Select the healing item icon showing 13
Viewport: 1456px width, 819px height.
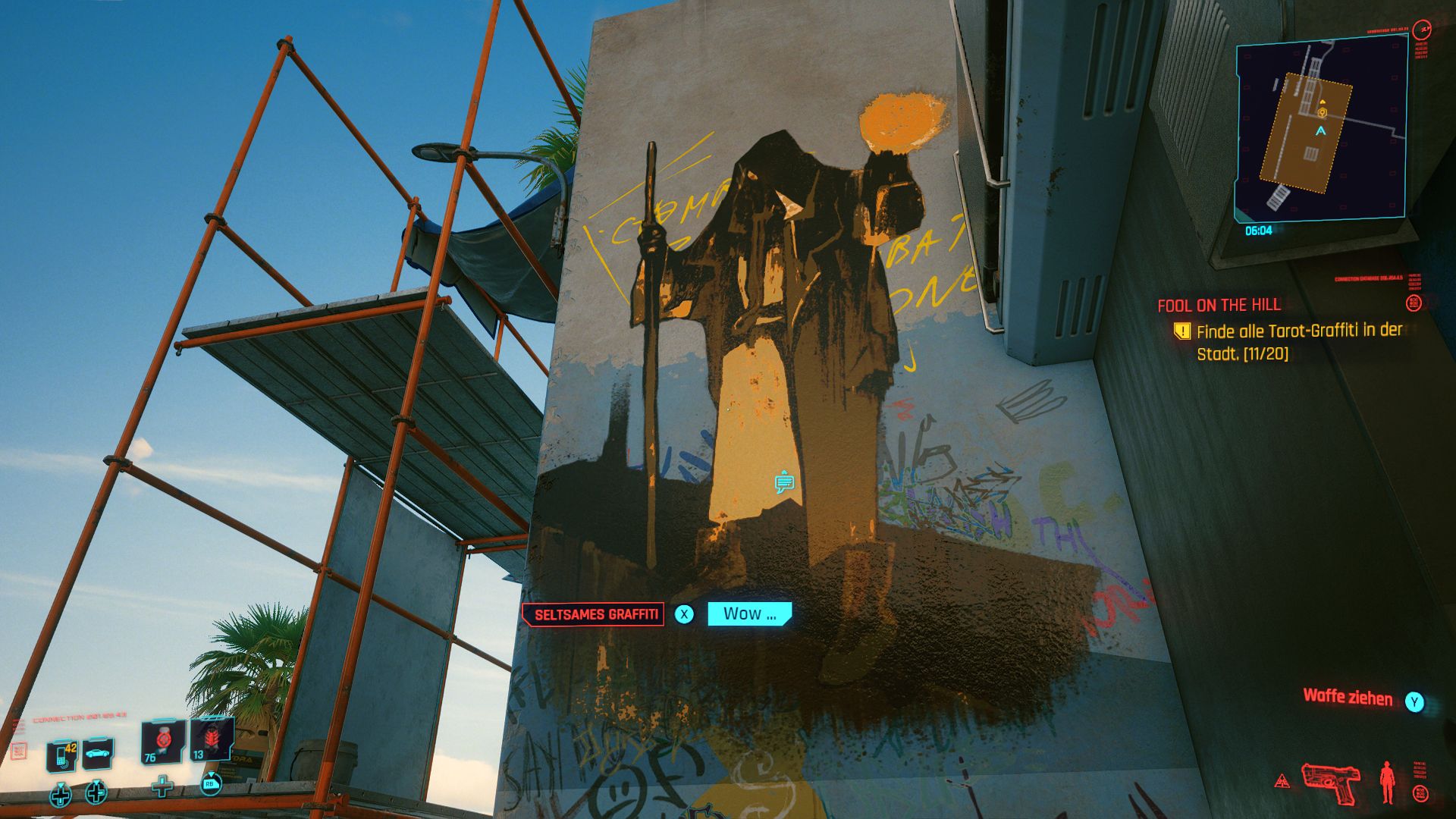tap(211, 739)
